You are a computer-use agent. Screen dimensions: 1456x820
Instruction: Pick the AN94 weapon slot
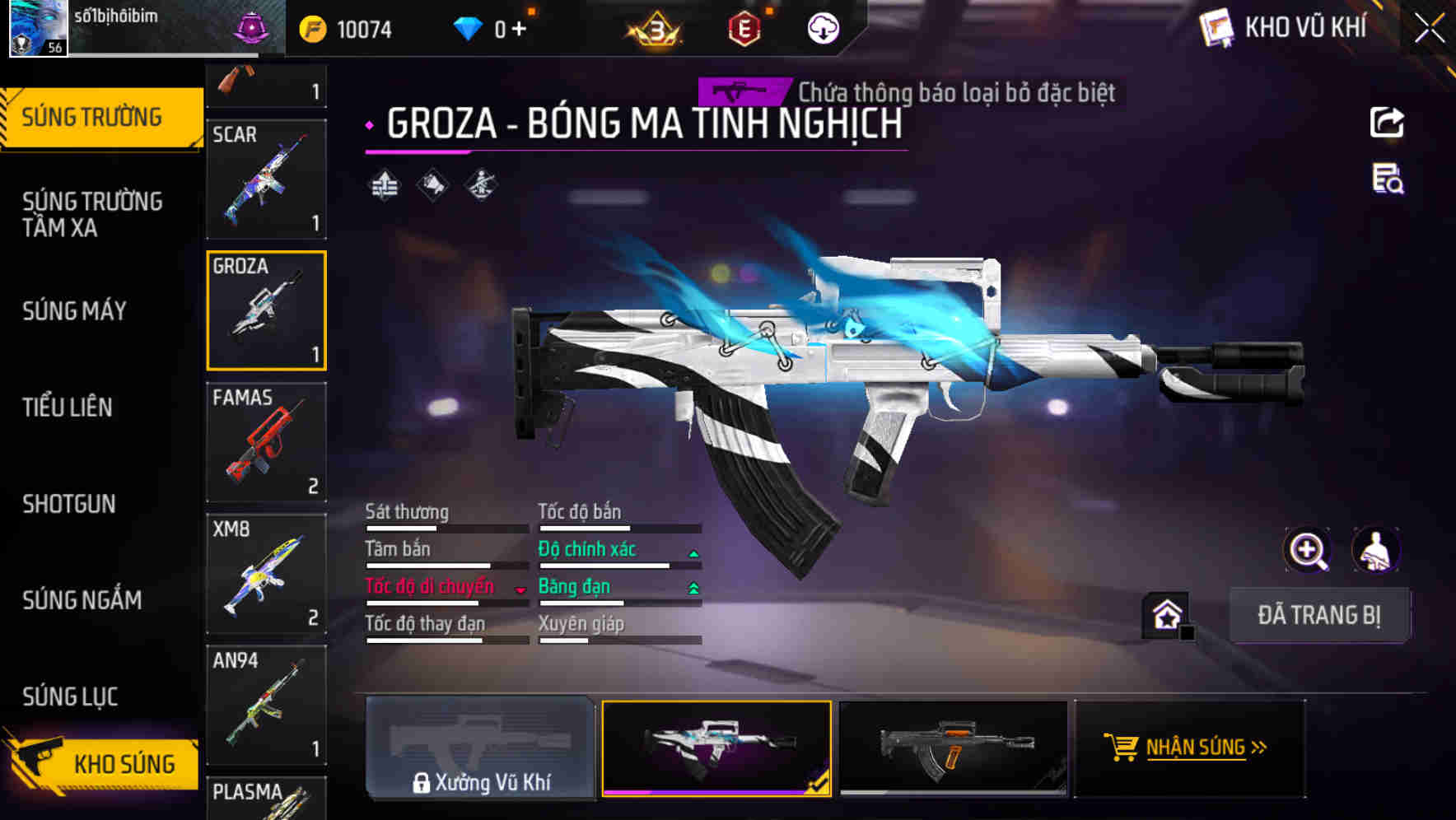coord(266,706)
